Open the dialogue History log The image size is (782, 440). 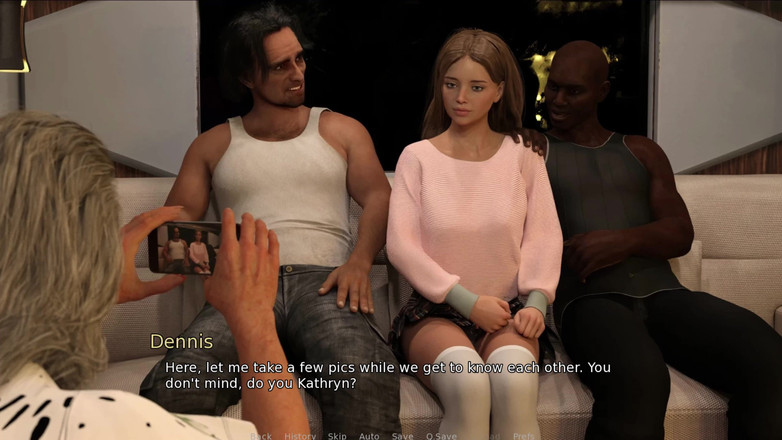click(299, 436)
